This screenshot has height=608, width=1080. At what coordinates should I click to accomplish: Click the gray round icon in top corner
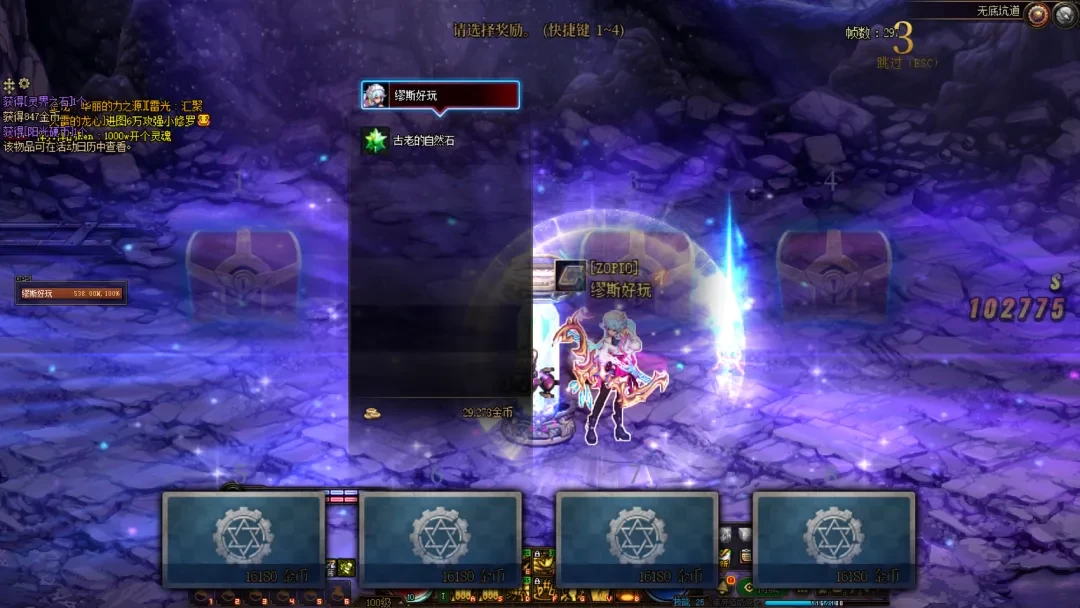1065,14
